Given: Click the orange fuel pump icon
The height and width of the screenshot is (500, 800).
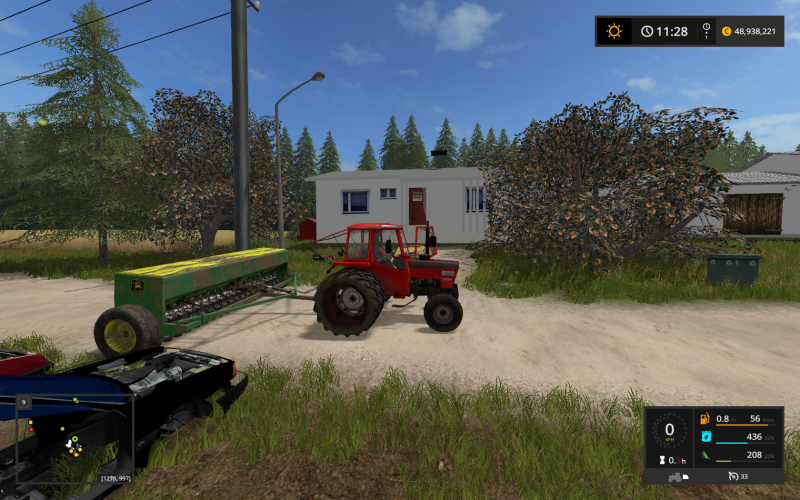Looking at the screenshot, I should [x=706, y=419].
